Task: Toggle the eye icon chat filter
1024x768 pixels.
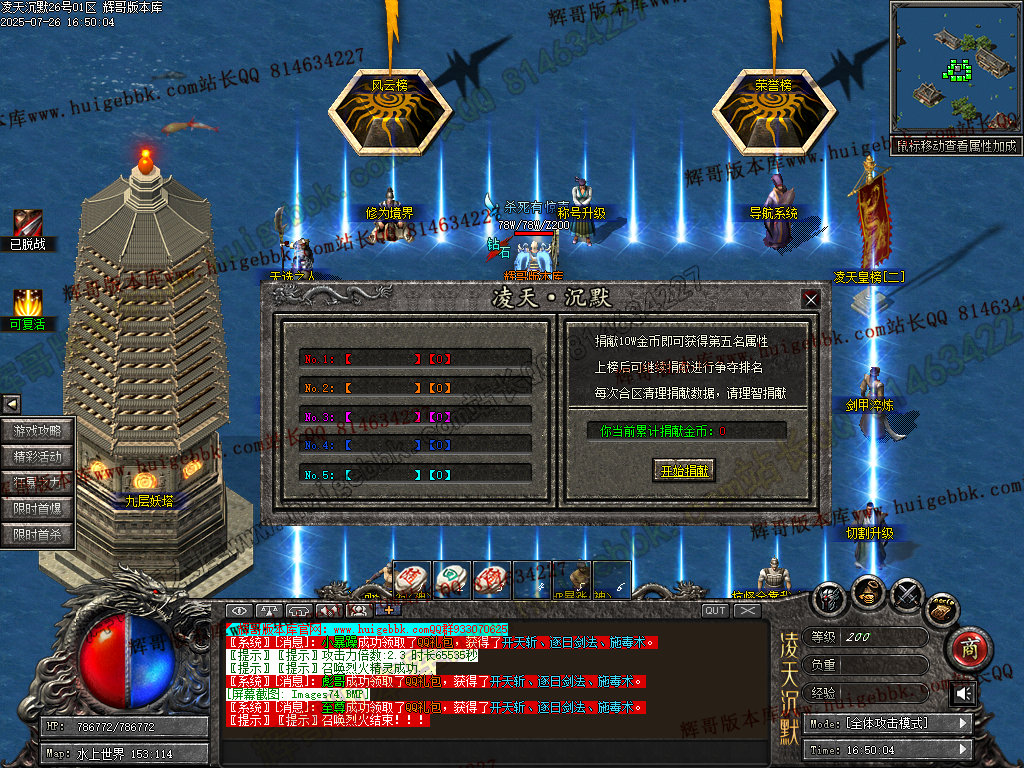Action: (239, 610)
